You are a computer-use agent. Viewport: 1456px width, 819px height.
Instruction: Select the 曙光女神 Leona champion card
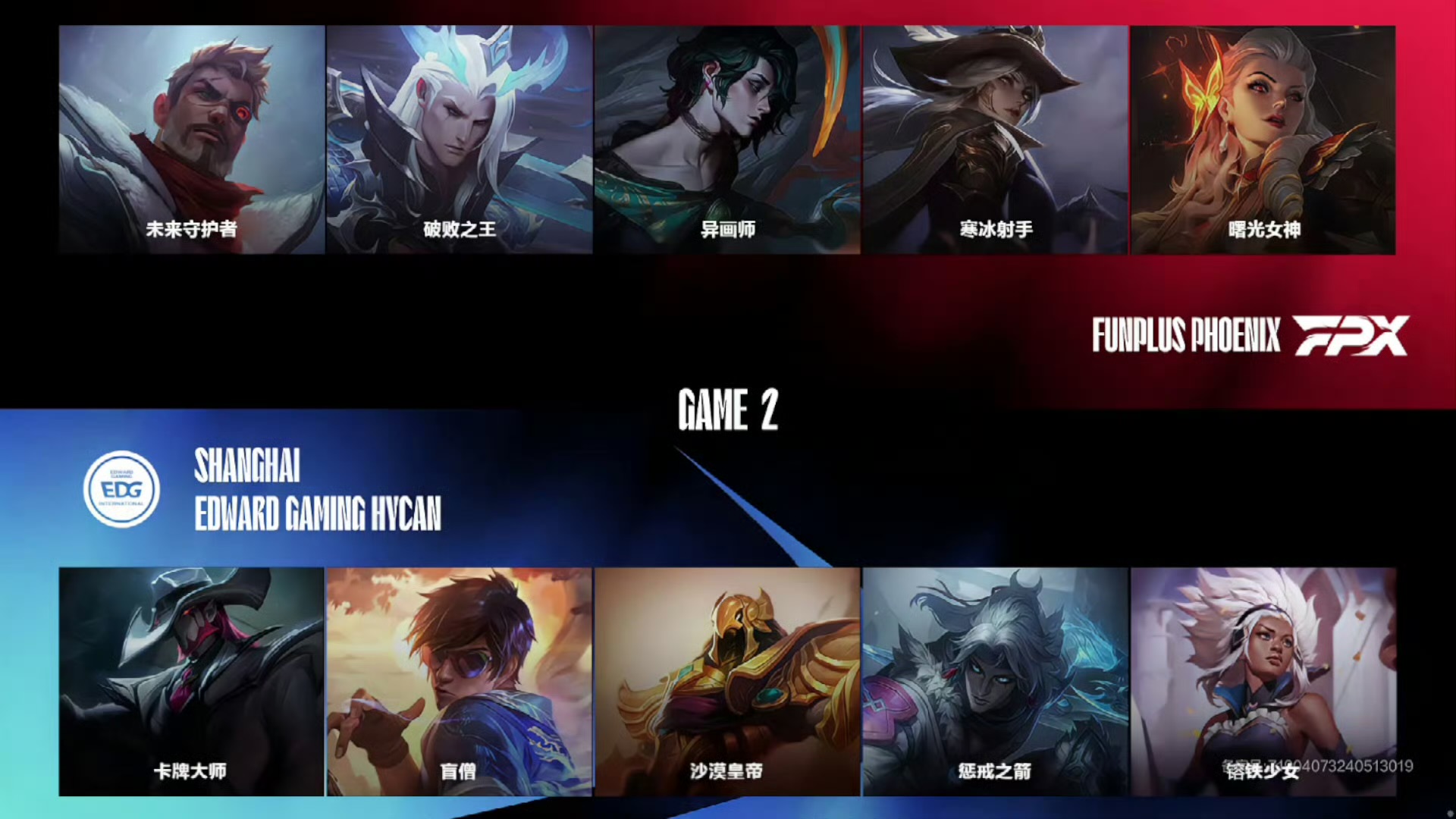pos(1263,140)
